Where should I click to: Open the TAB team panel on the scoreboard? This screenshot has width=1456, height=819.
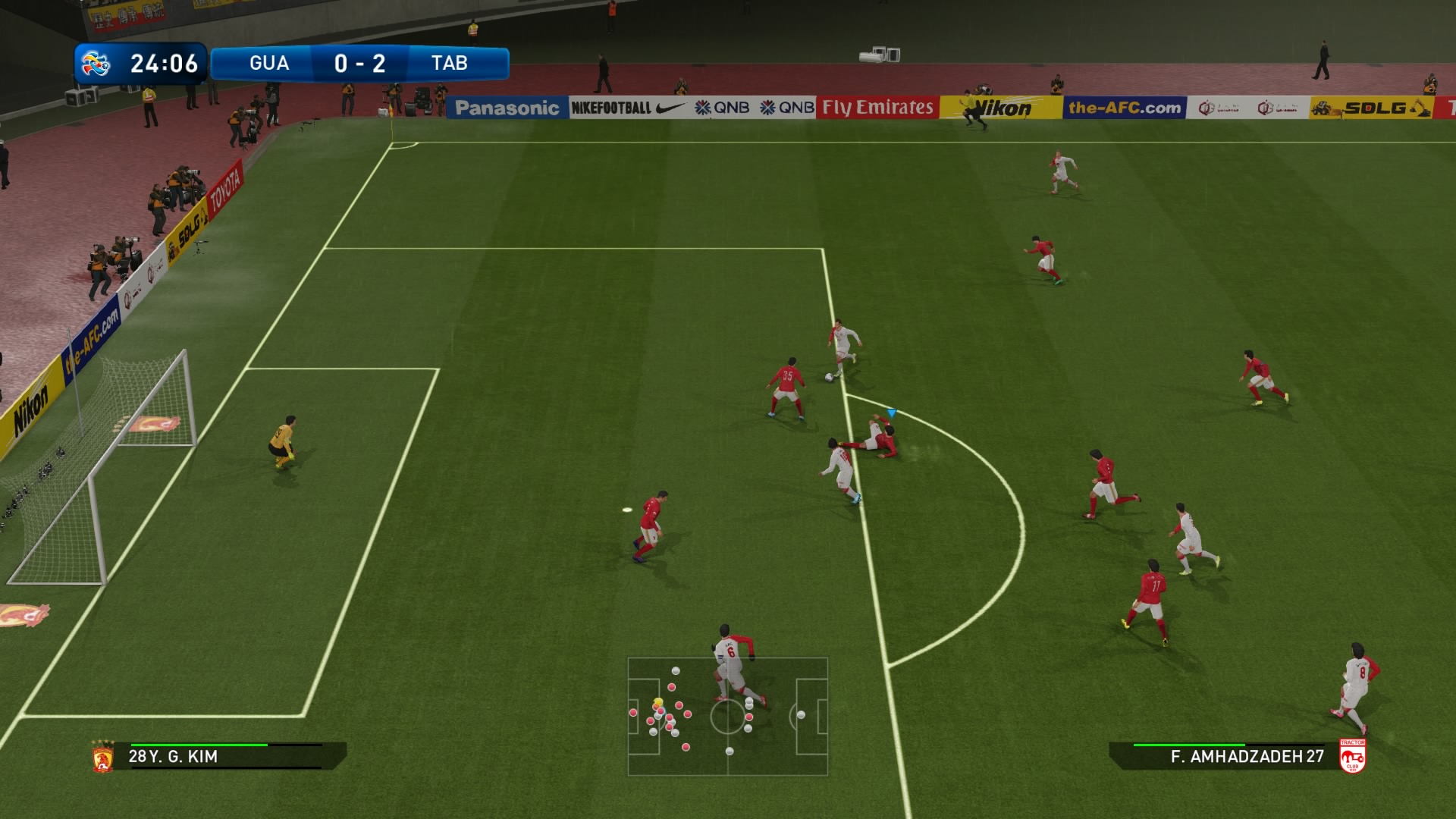(450, 64)
